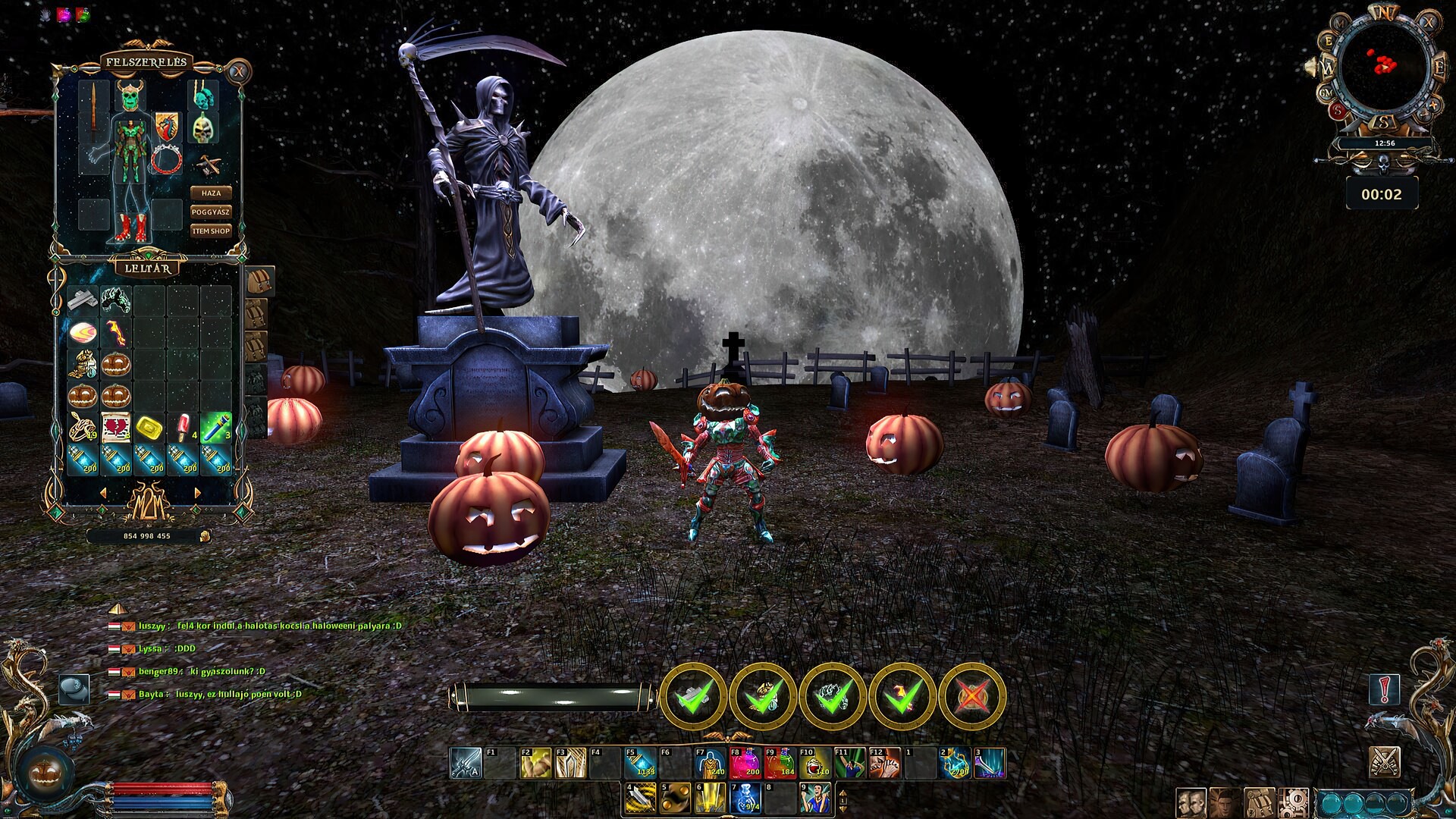Click the right page arrow below the inventory grid
1456x819 pixels.
coord(196,494)
